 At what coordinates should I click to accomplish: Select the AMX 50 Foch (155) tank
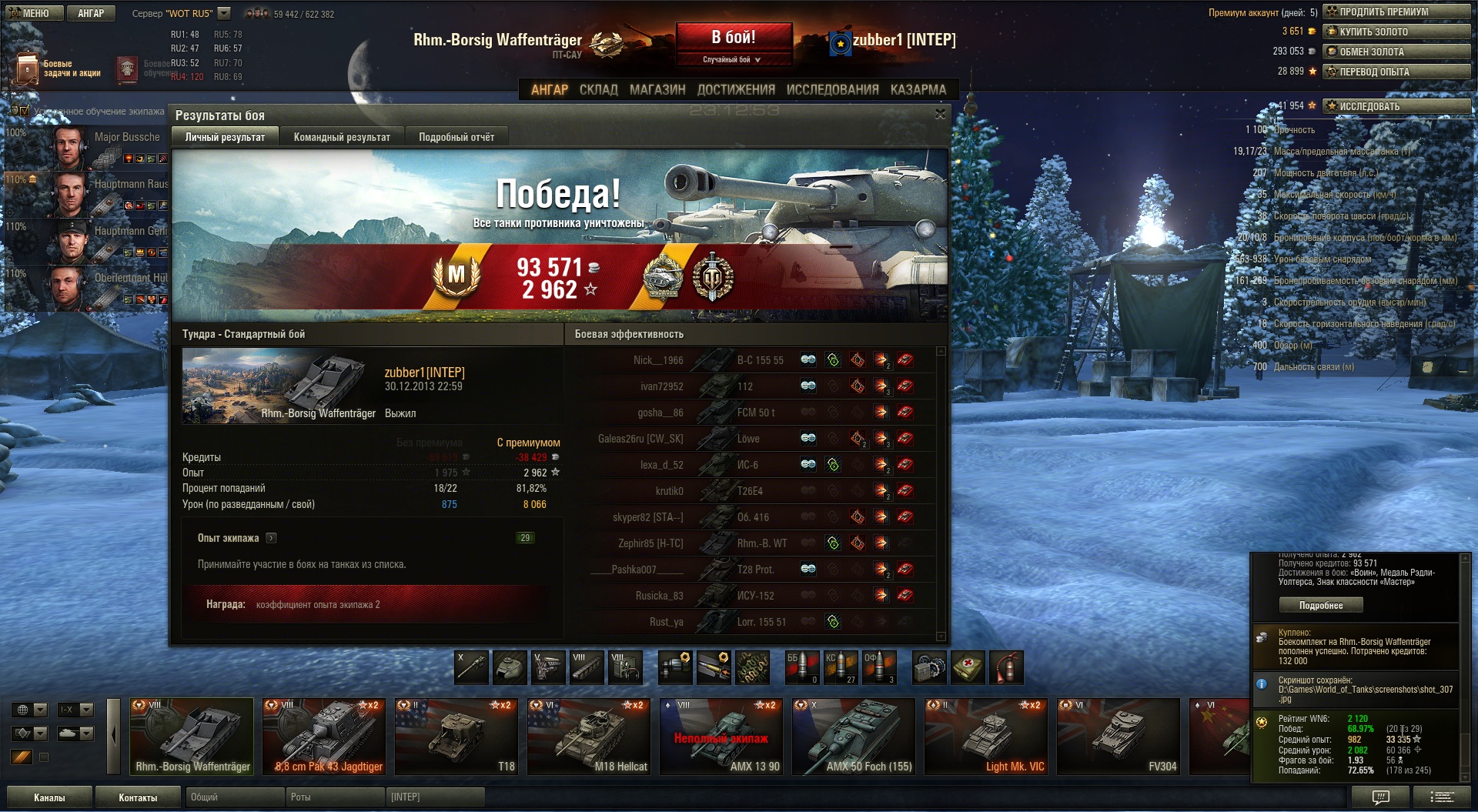click(854, 736)
